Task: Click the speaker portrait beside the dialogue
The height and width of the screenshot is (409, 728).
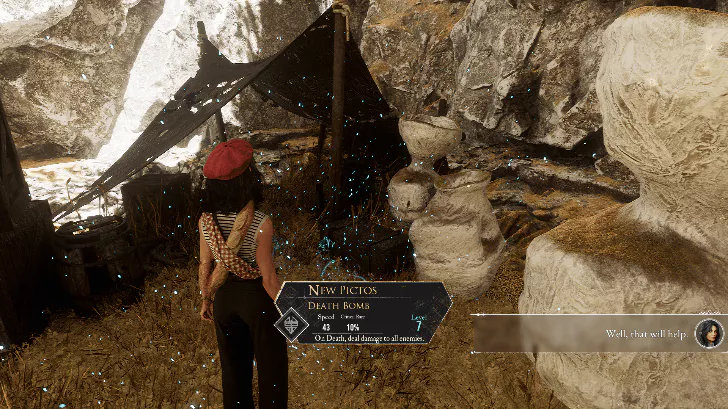Action: pyautogui.click(x=708, y=333)
